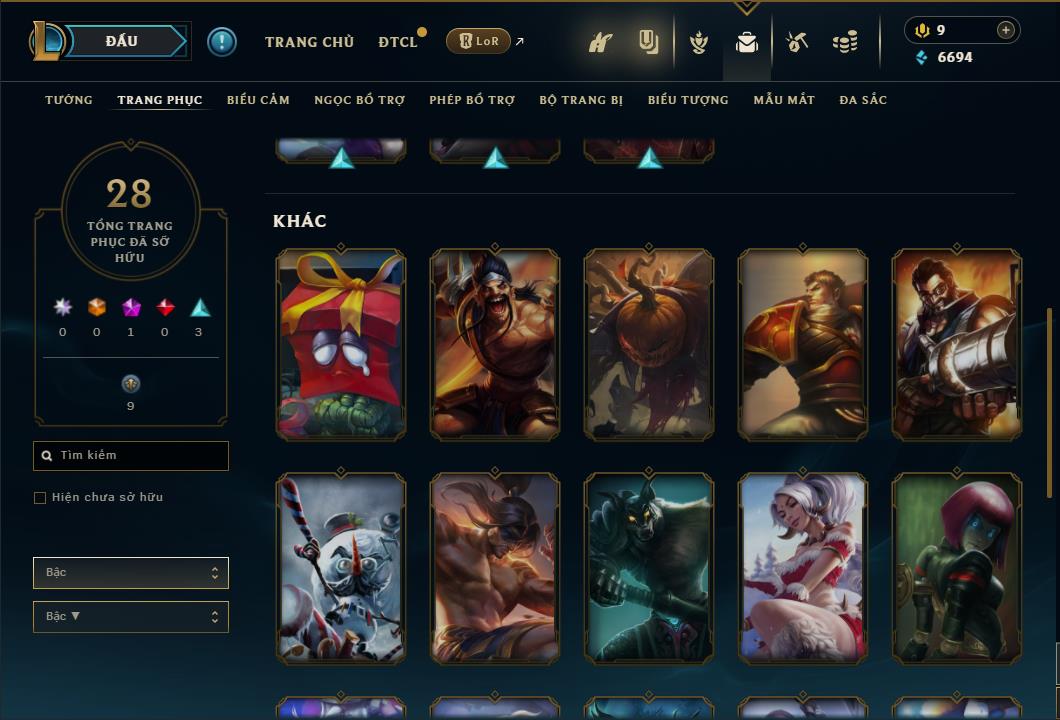Image resolution: width=1060 pixels, height=720 pixels.
Task: Pick the snowman skin card
Action: click(341, 568)
